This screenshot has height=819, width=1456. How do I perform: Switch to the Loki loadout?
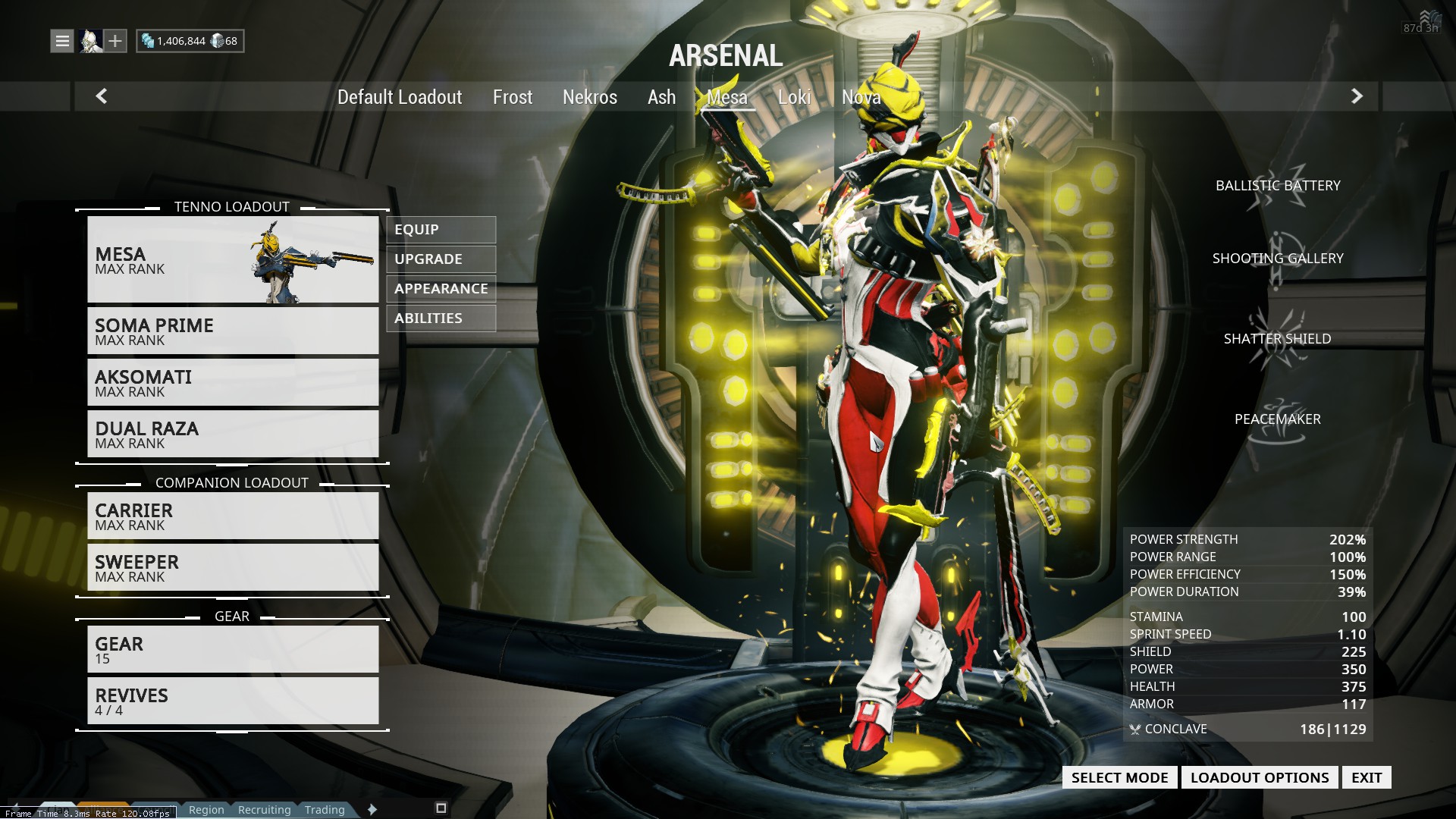click(794, 97)
